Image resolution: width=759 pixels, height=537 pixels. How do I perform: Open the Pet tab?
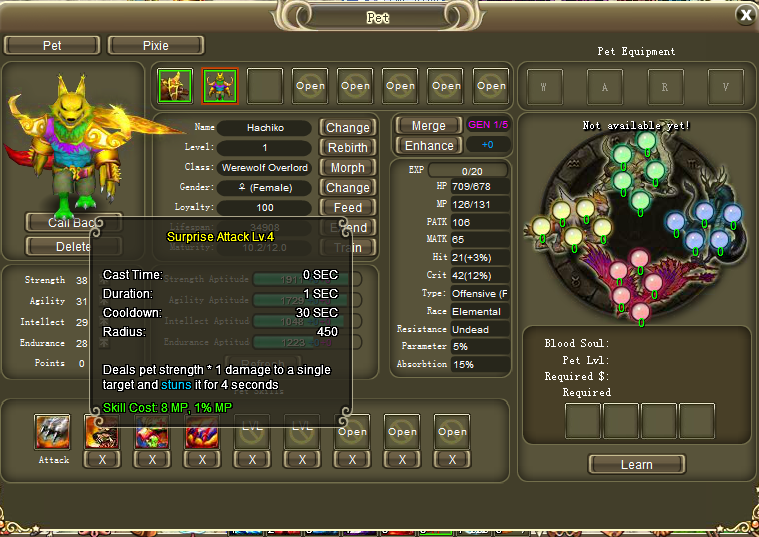52,45
